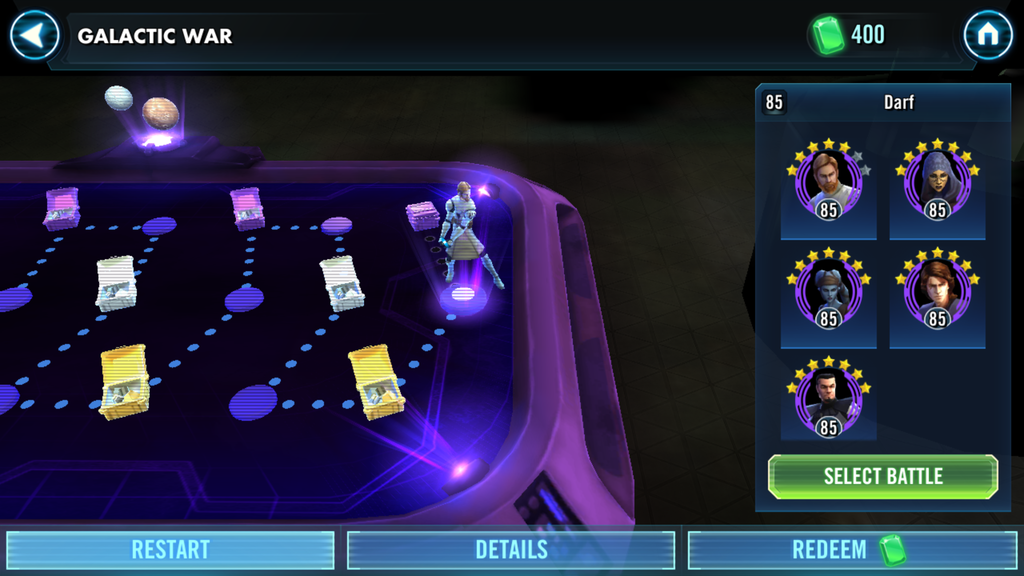Return to the home screen
Image resolution: width=1024 pixels, height=576 pixels.
pos(988,36)
